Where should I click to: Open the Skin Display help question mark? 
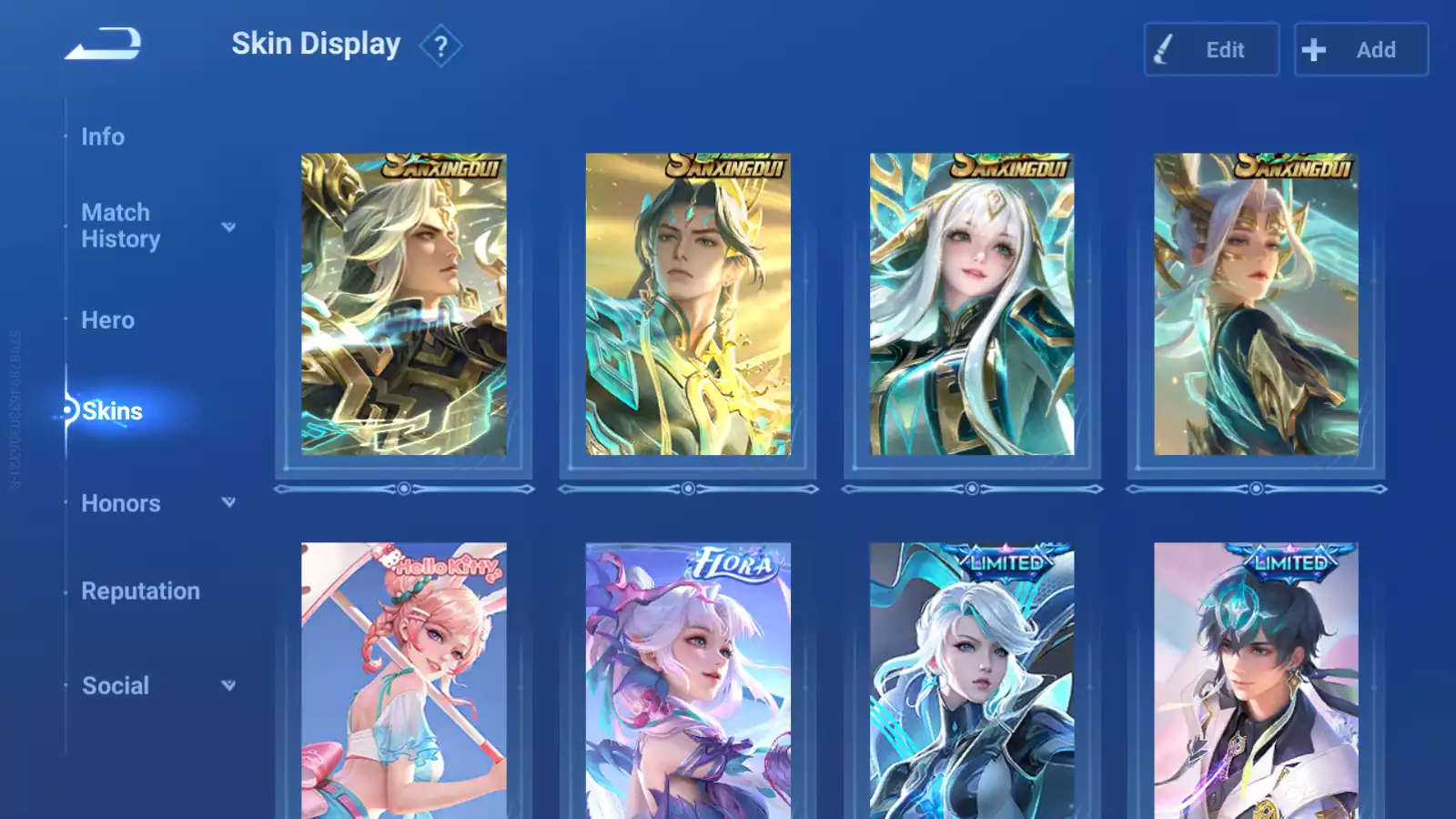[440, 45]
